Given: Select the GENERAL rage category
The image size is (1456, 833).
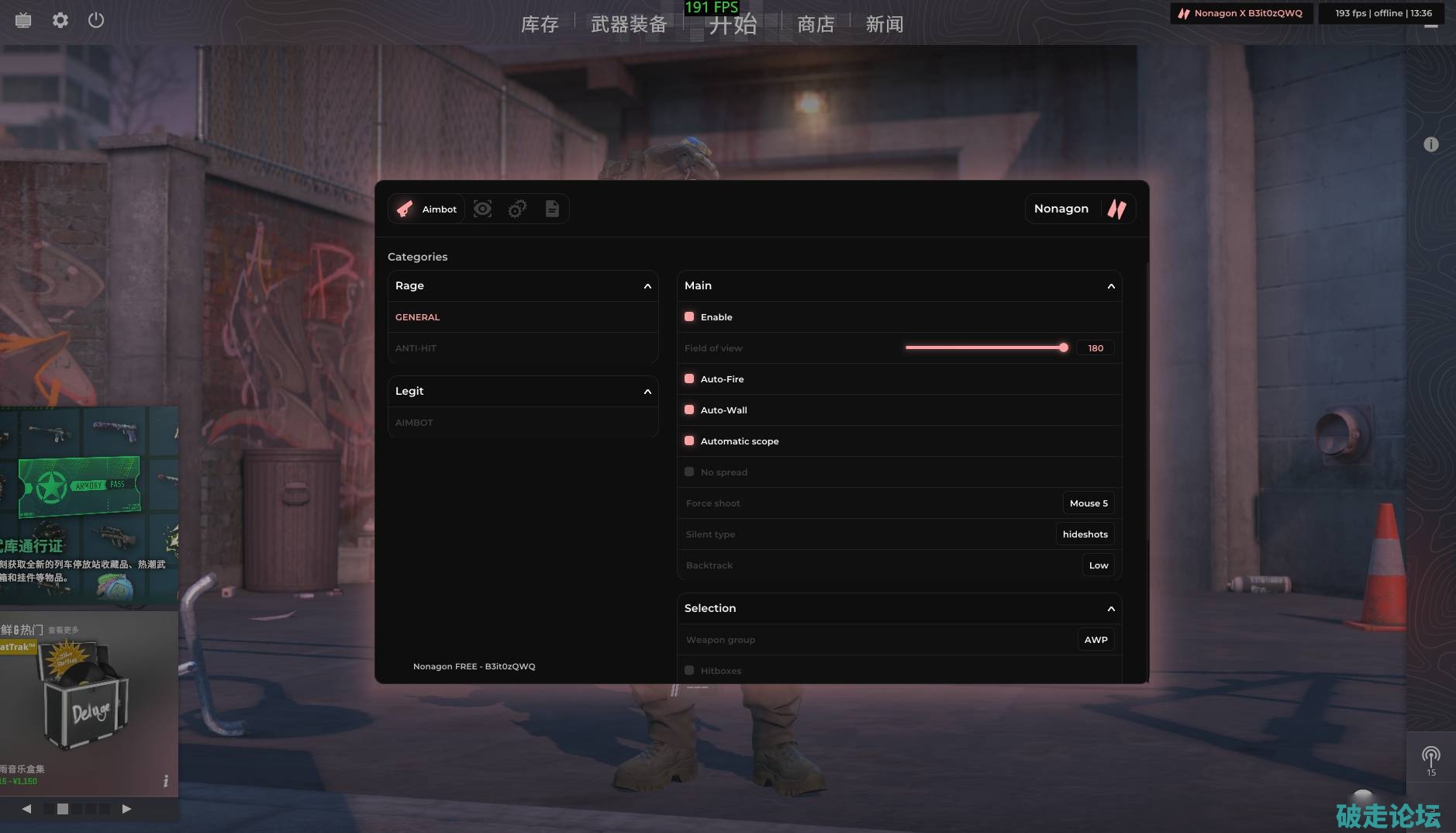Looking at the screenshot, I should [418, 317].
